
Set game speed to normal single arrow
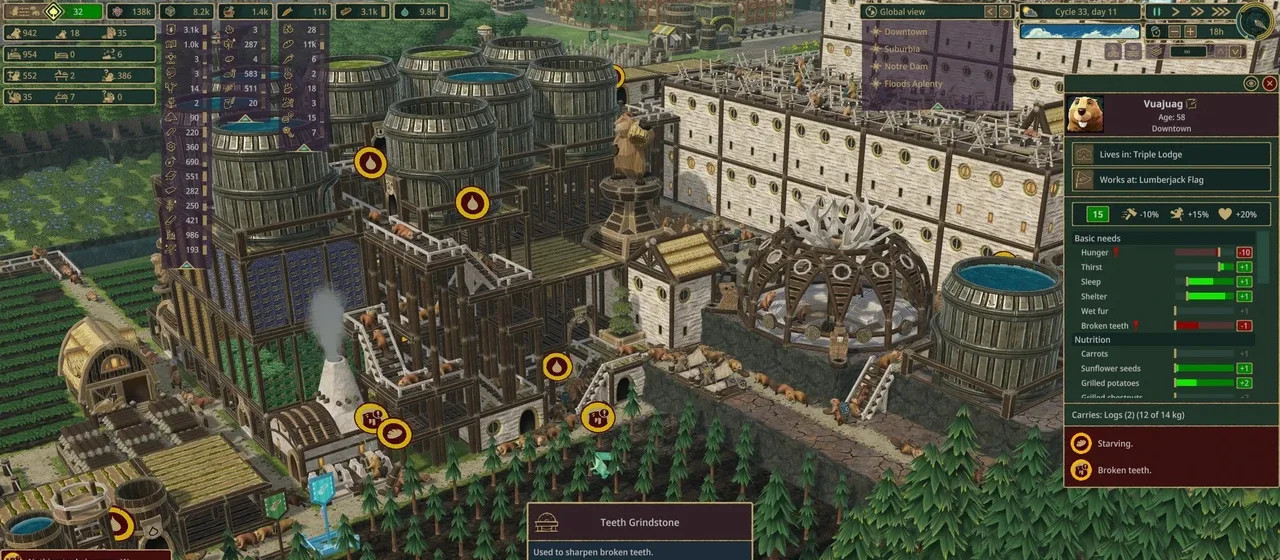tap(1175, 12)
